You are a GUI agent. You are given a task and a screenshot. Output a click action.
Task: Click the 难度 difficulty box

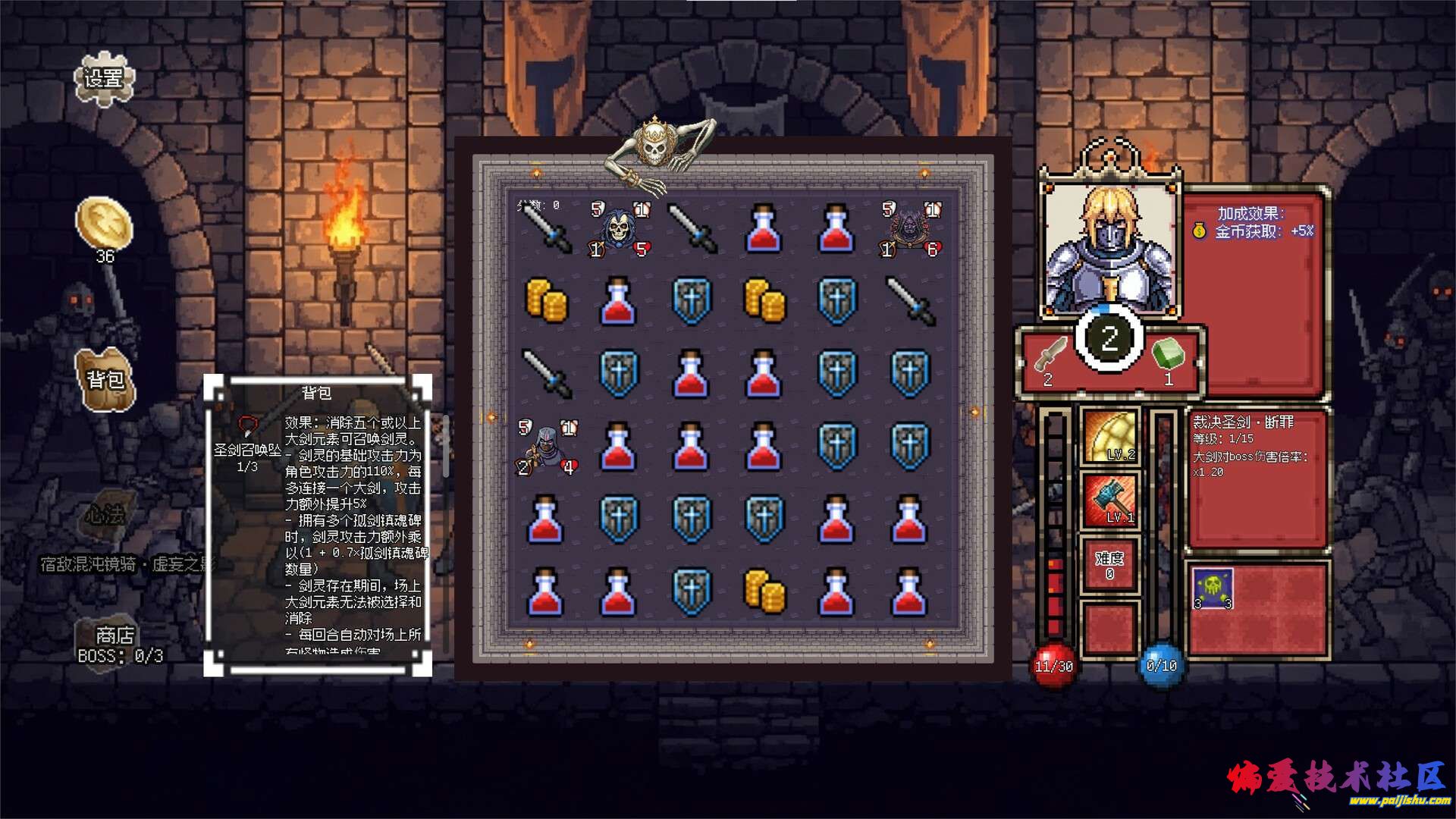pos(1109,565)
